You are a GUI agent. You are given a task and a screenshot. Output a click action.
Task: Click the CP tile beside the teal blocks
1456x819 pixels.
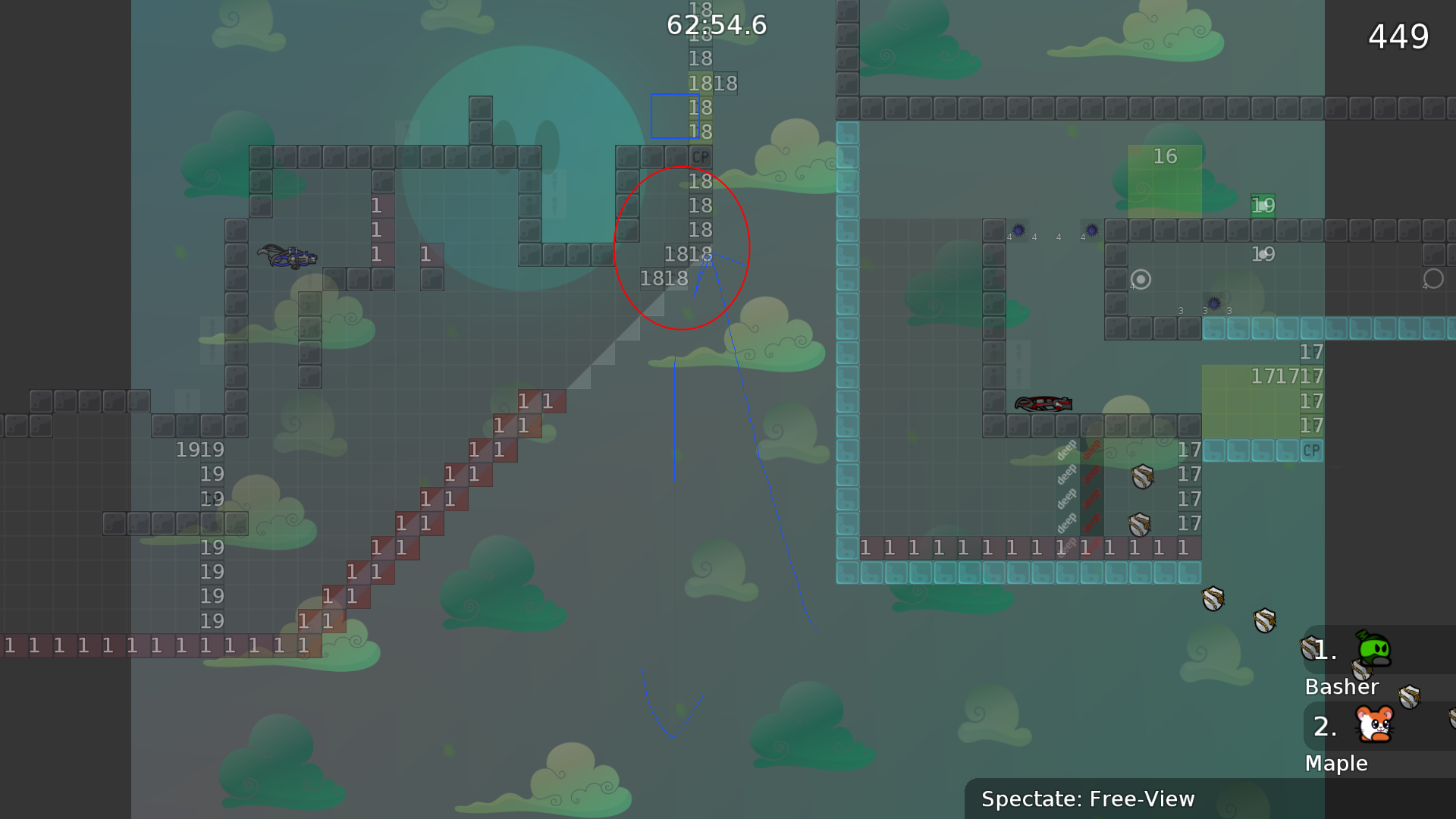pos(1310,451)
